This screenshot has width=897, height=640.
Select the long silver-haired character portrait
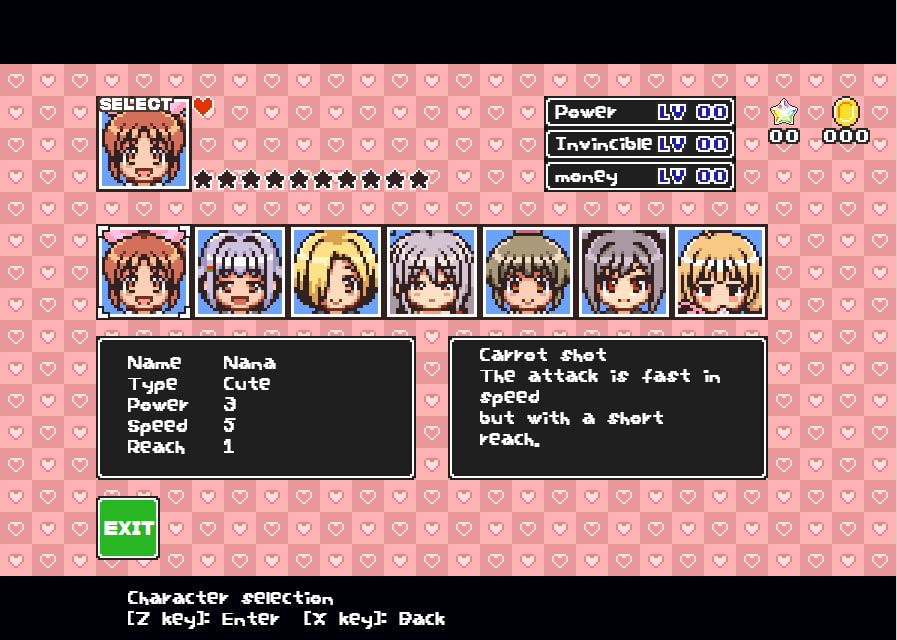432,272
